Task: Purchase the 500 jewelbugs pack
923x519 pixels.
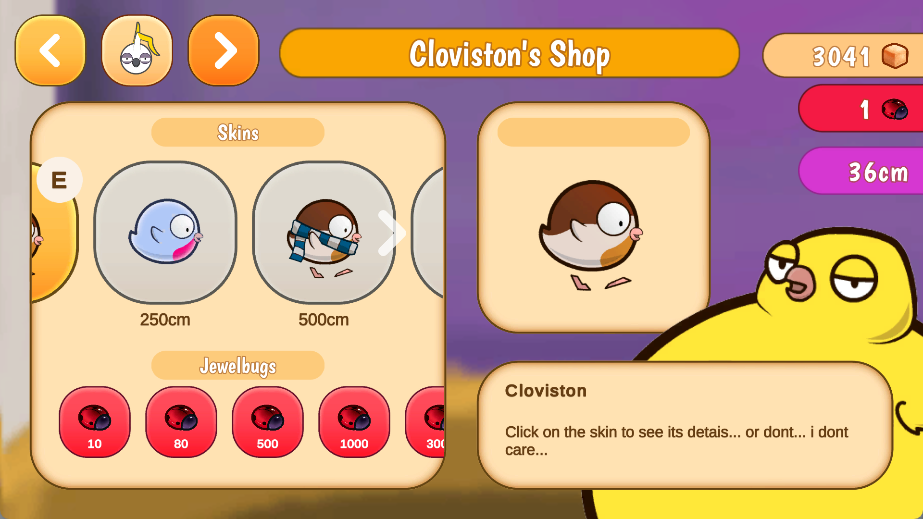Action: click(268, 422)
